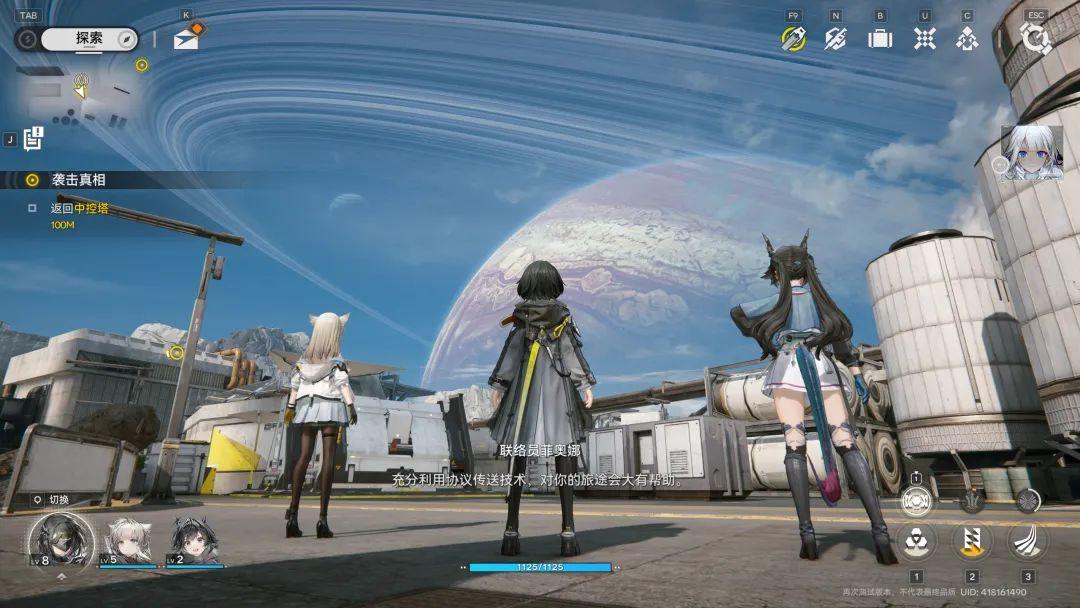
Task: Select the LV 8 active character portrait
Action: (60, 541)
